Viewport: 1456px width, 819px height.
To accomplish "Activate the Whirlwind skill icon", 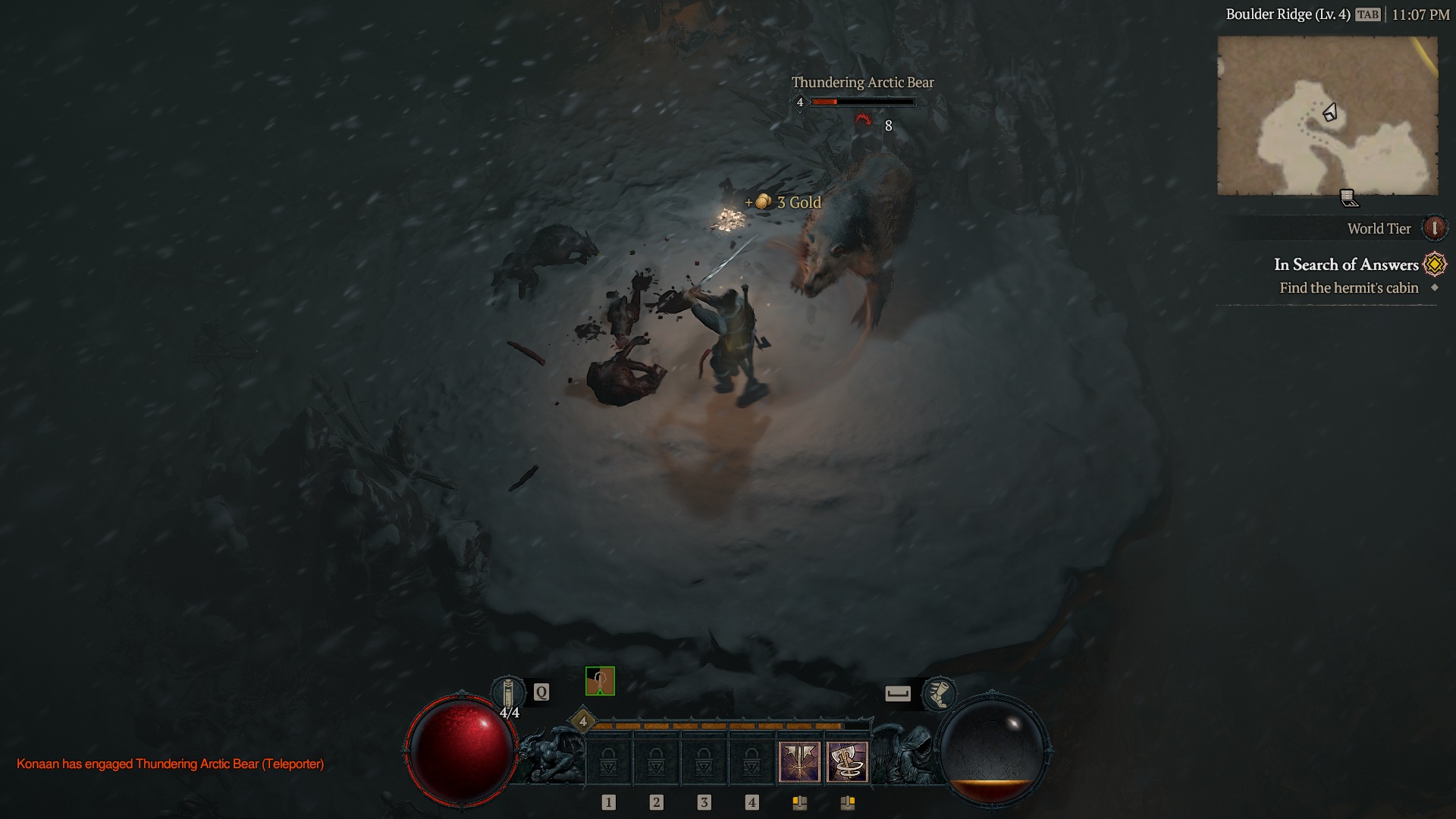I will click(849, 761).
